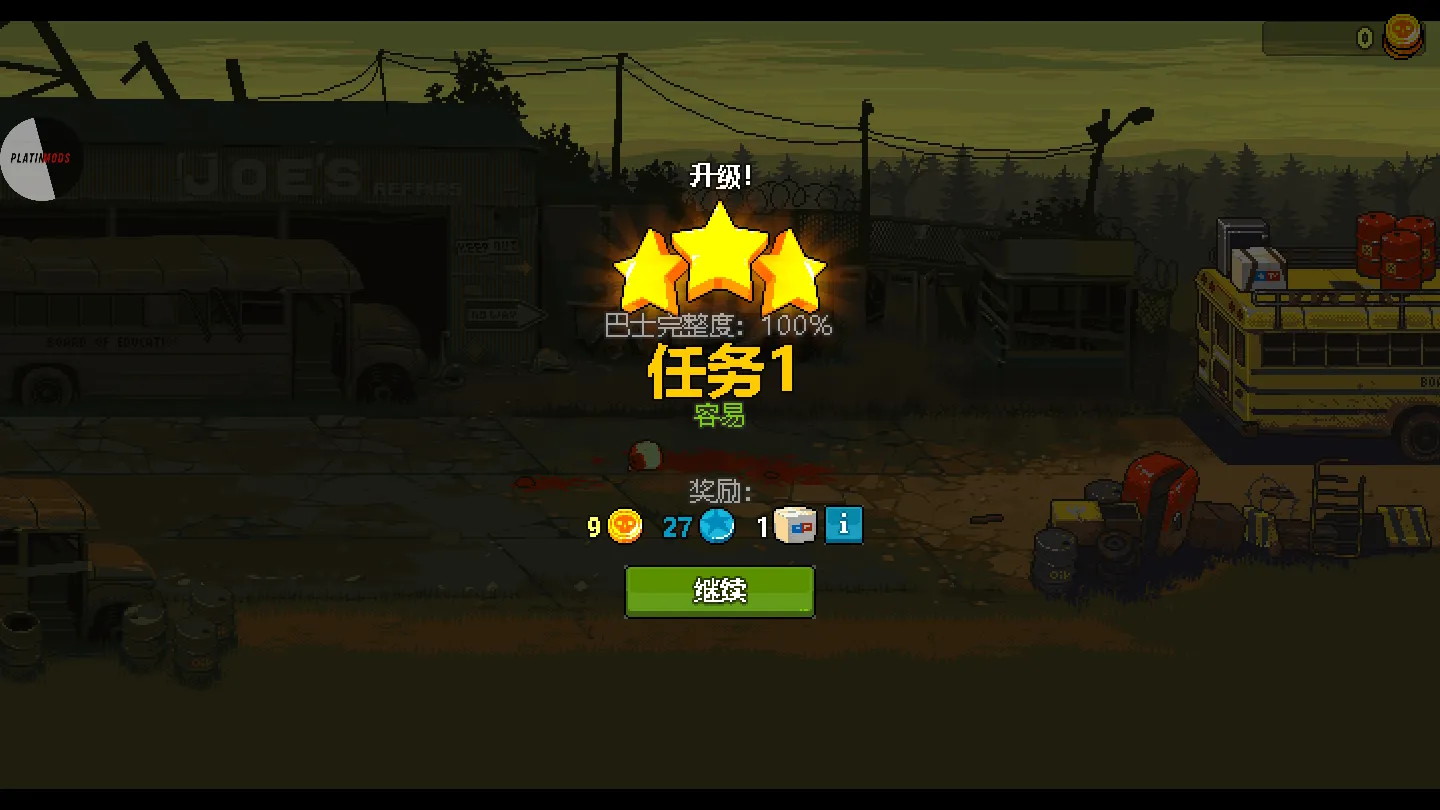The height and width of the screenshot is (810, 1440).
Task: Select the blue star orb reward icon
Action: (x=715, y=525)
